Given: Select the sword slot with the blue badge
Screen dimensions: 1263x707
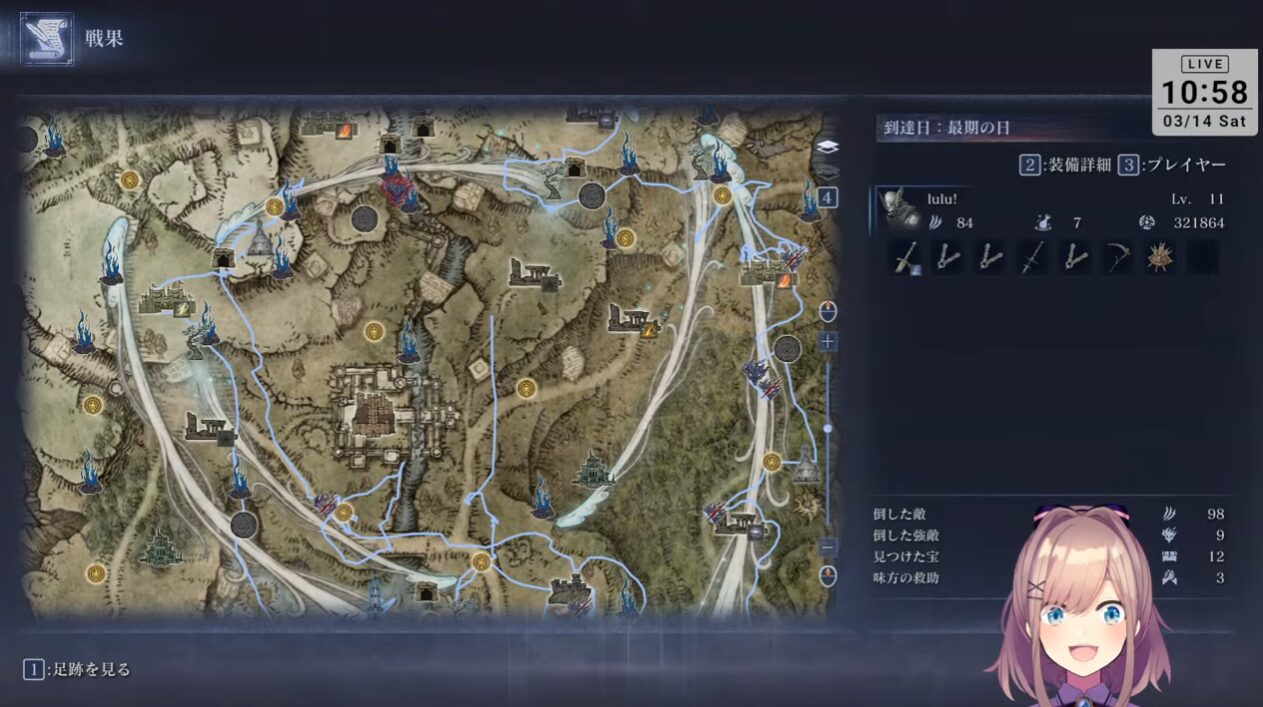Looking at the screenshot, I should click(x=906, y=258).
